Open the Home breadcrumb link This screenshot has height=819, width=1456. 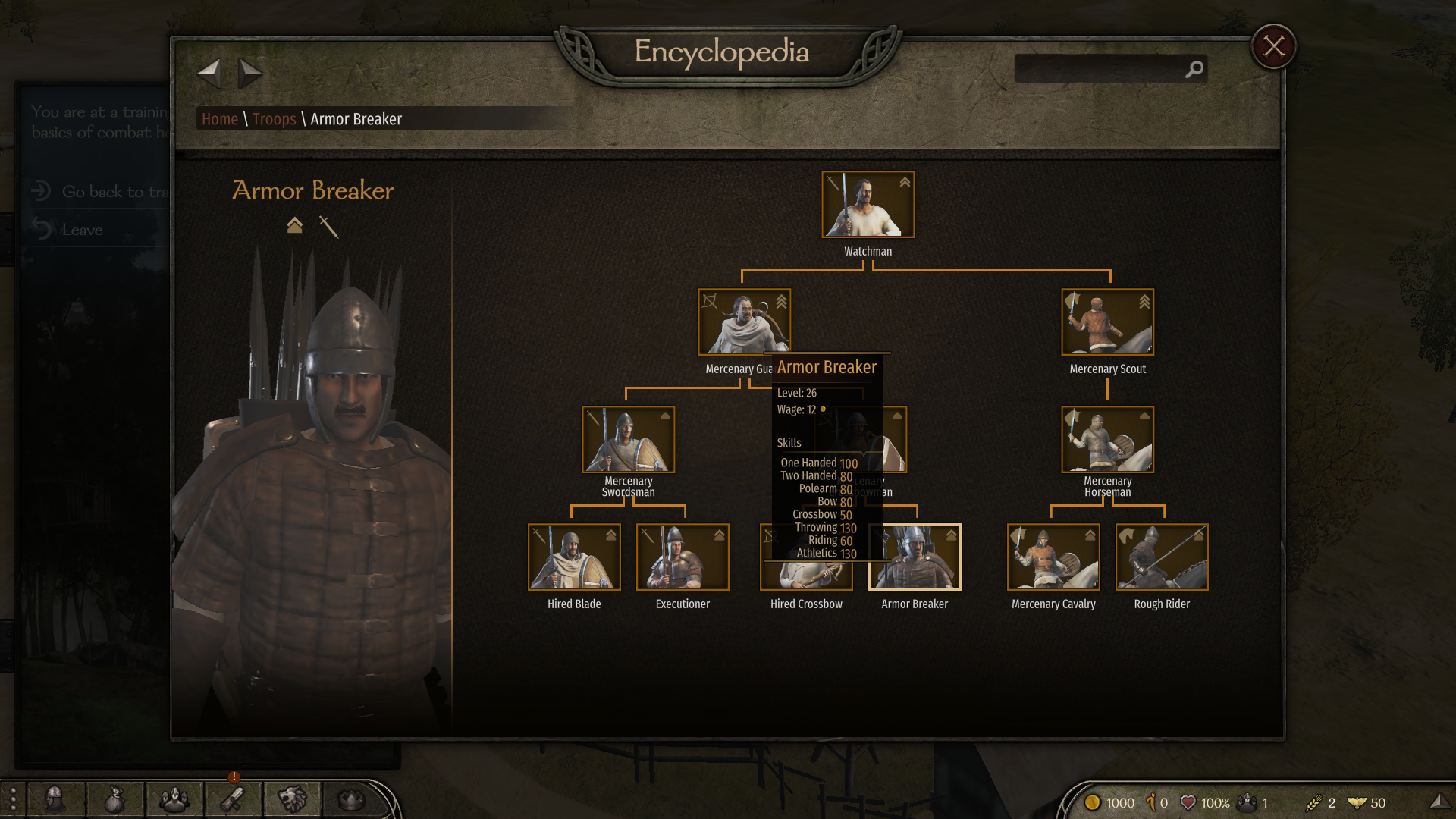coord(220,119)
